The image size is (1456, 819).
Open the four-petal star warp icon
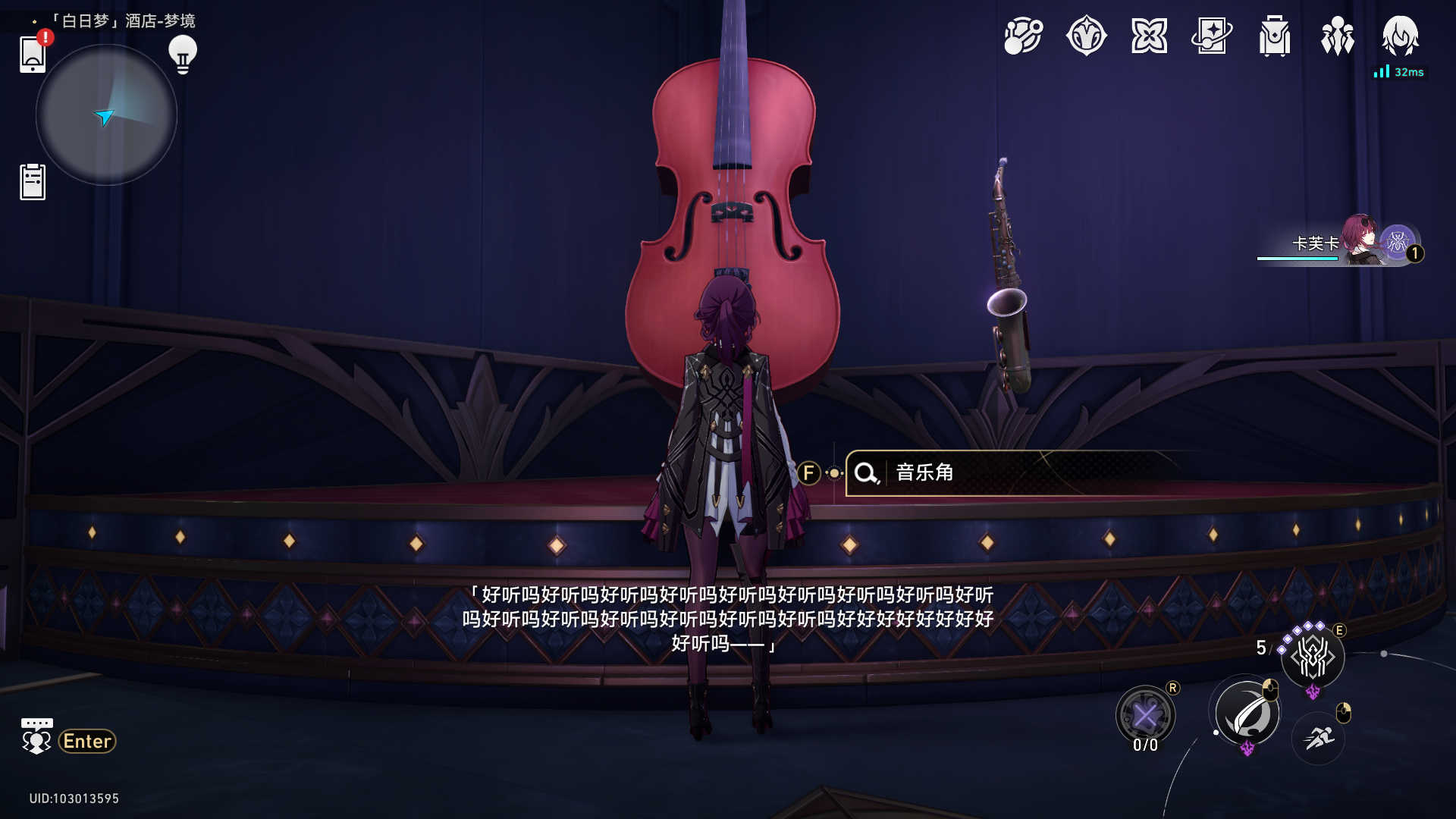1149,36
